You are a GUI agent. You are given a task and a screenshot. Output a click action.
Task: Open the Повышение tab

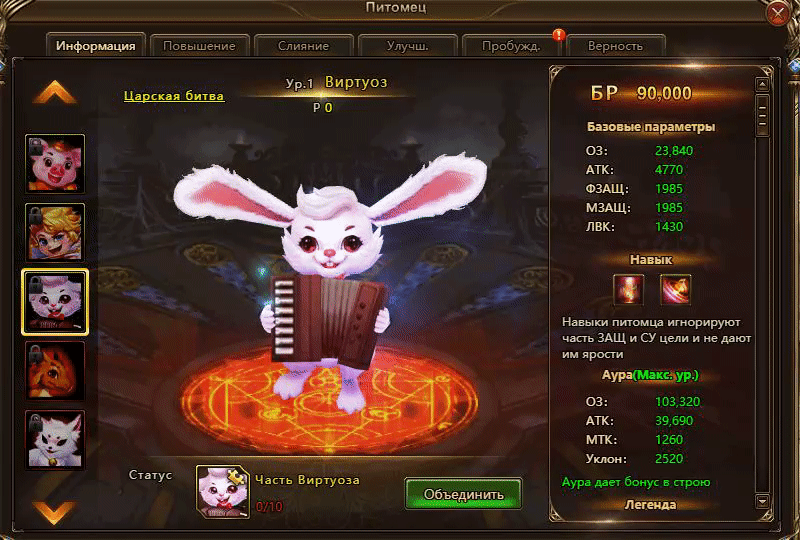(x=199, y=46)
